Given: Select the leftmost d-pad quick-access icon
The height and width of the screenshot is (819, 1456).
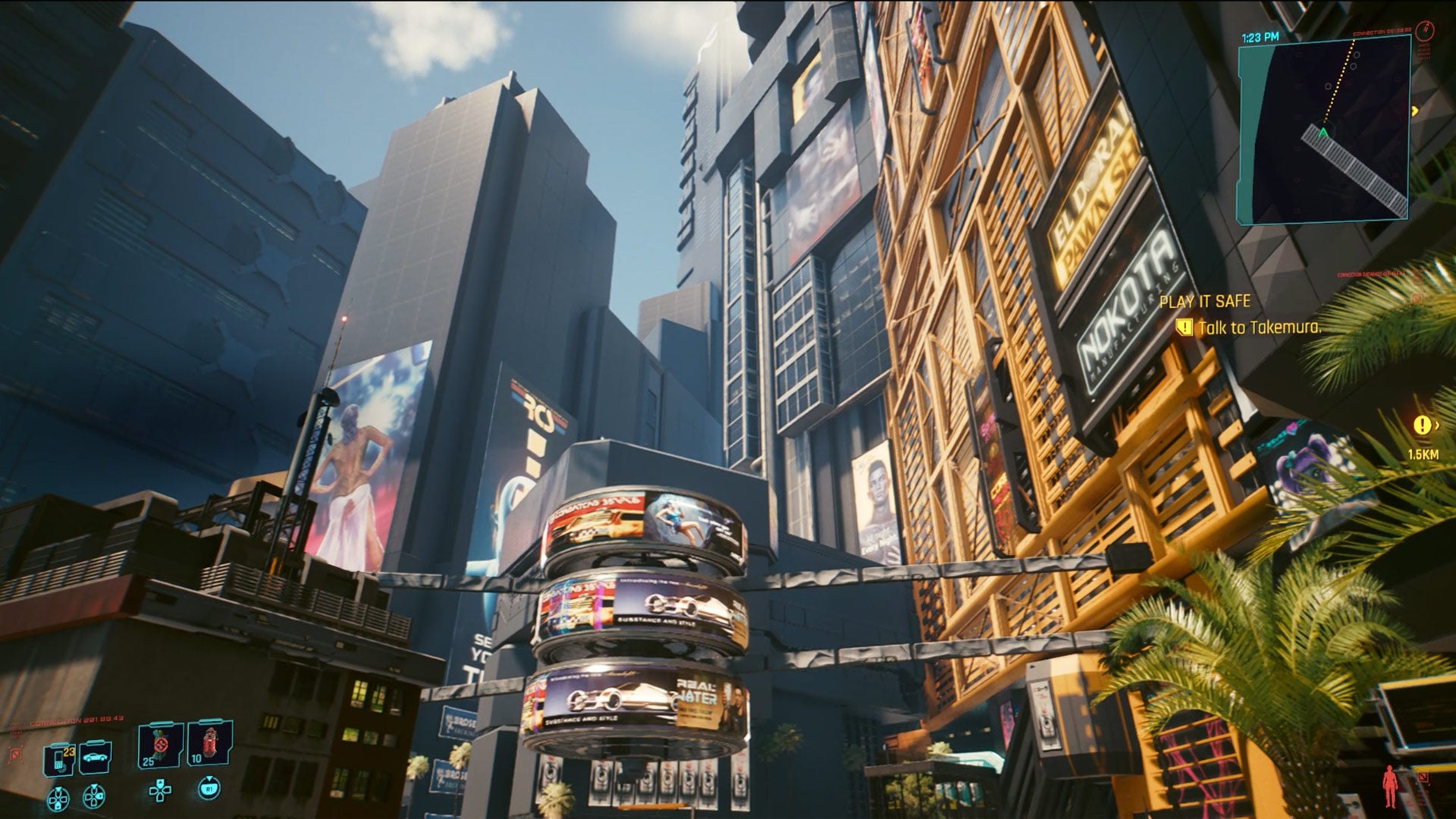Looking at the screenshot, I should coord(58,798).
